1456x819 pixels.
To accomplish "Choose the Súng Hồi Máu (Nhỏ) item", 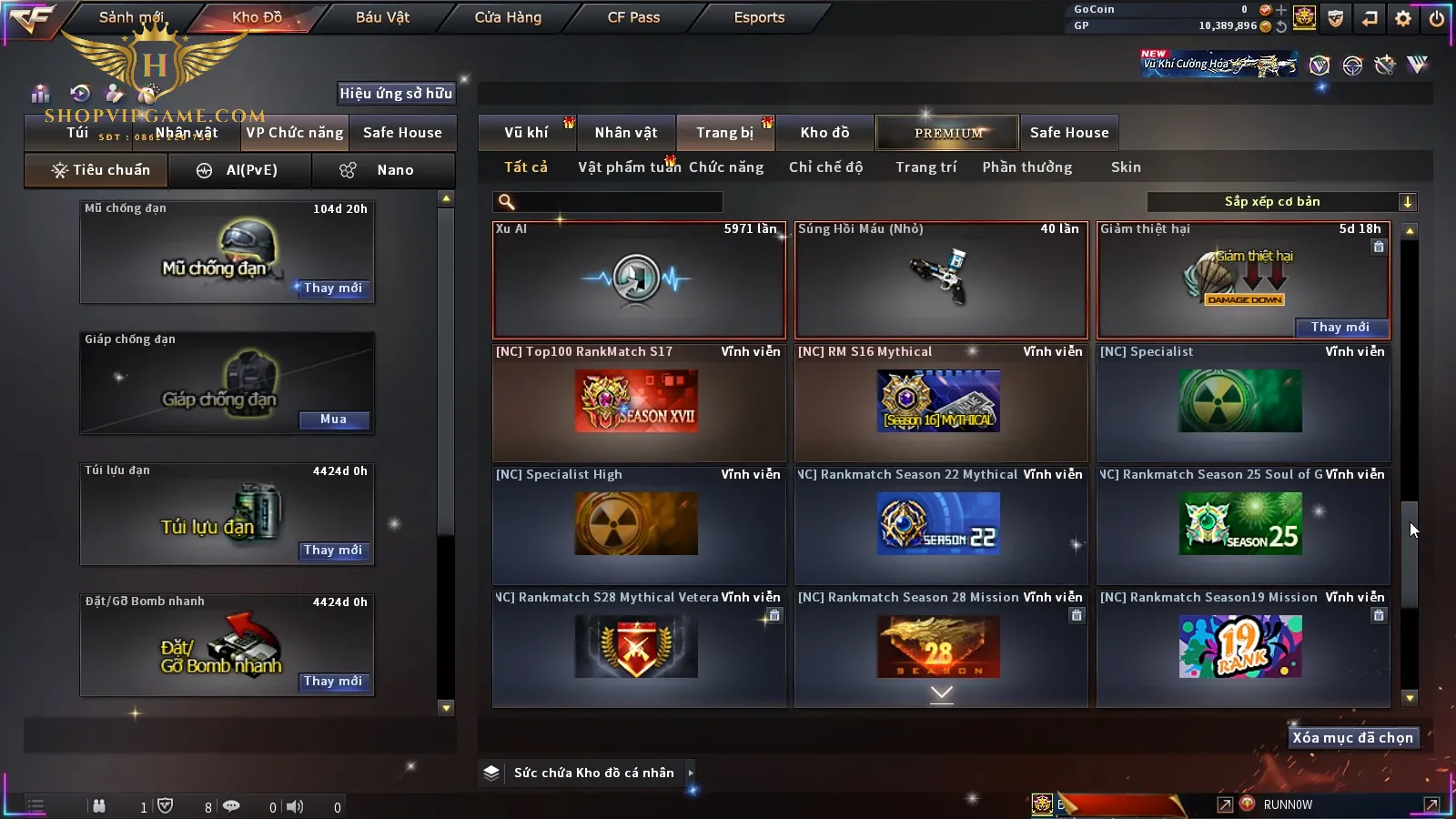I will coord(940,279).
